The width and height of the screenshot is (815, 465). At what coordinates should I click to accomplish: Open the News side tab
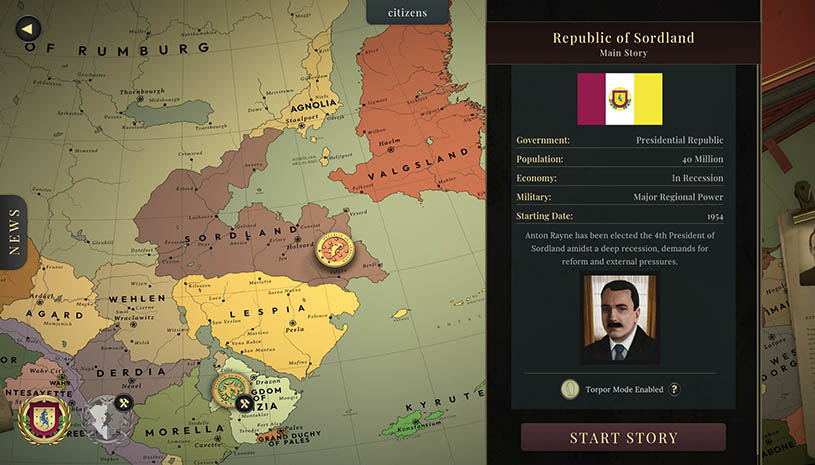[13, 232]
